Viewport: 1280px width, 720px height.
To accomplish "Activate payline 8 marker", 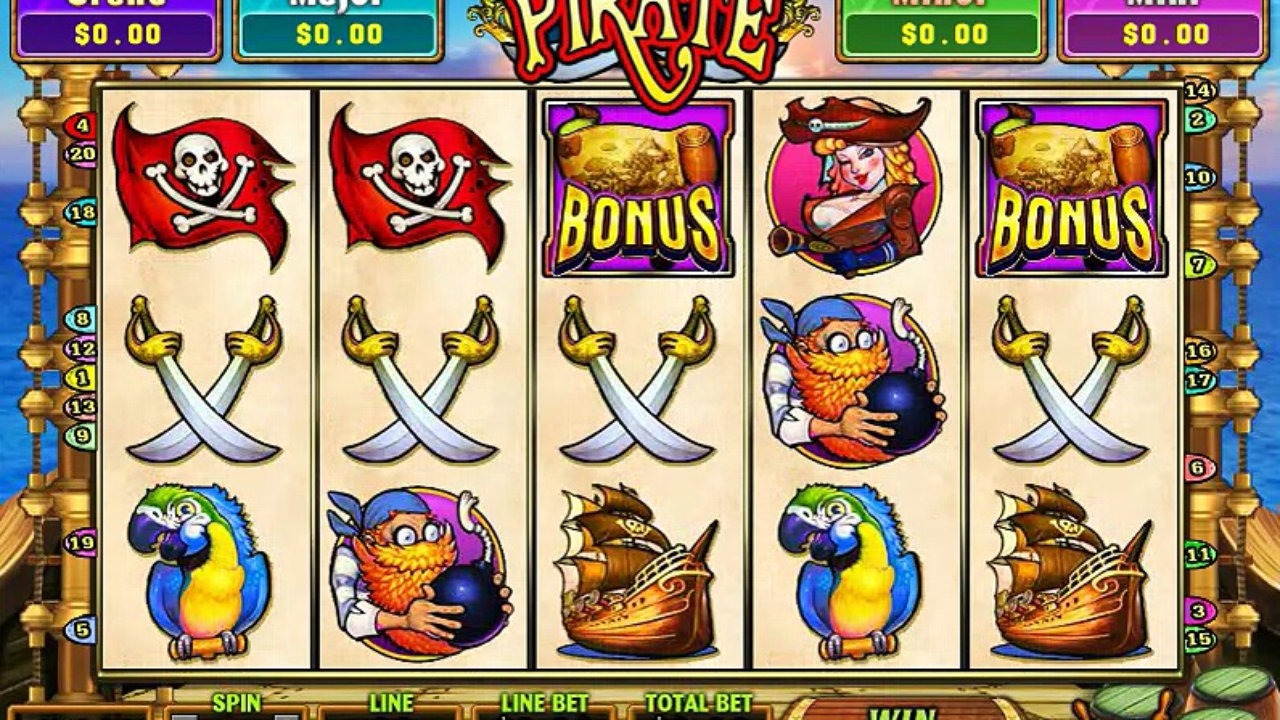I will click(80, 320).
